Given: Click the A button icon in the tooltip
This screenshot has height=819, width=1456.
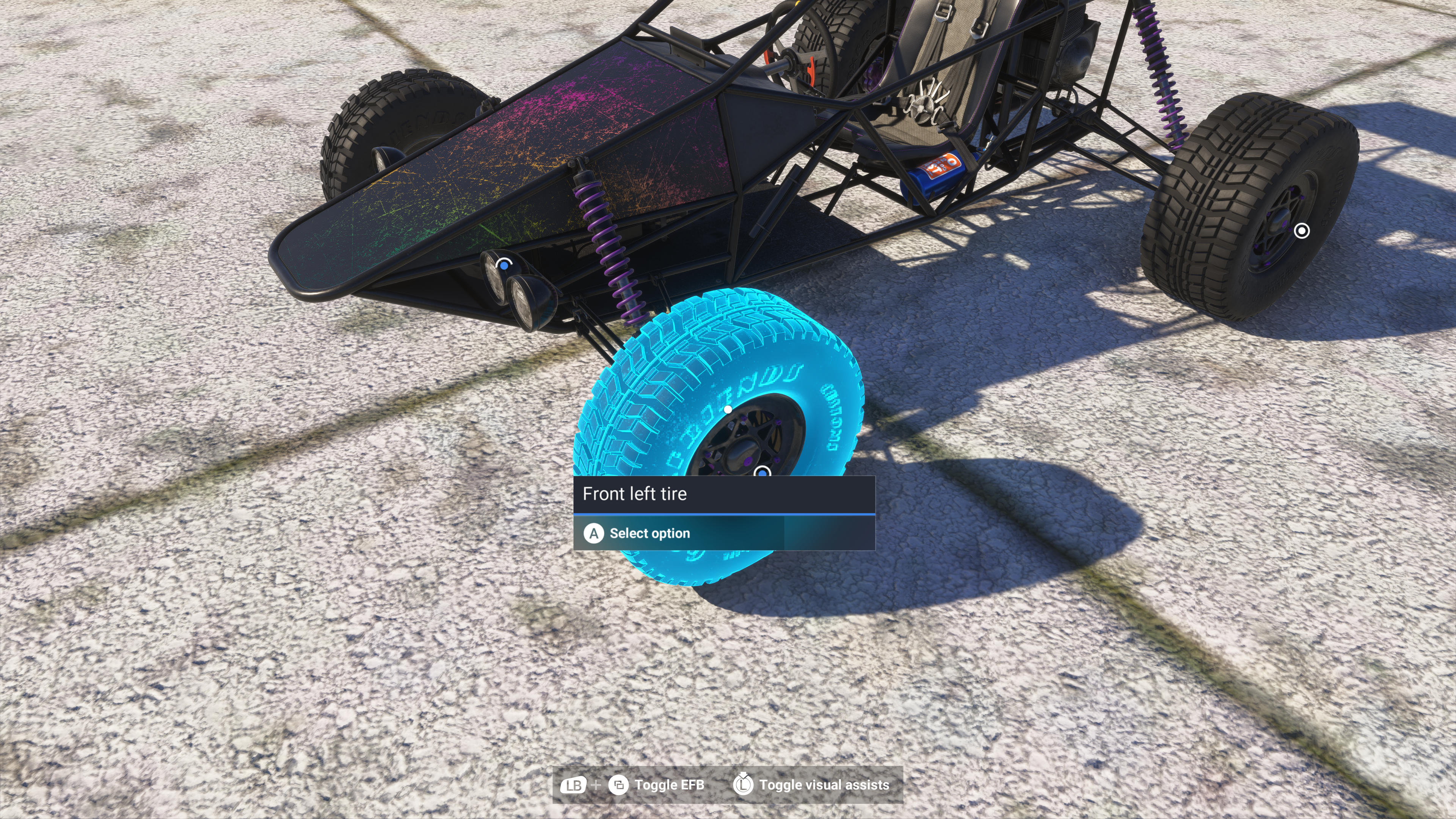Looking at the screenshot, I should click(595, 533).
